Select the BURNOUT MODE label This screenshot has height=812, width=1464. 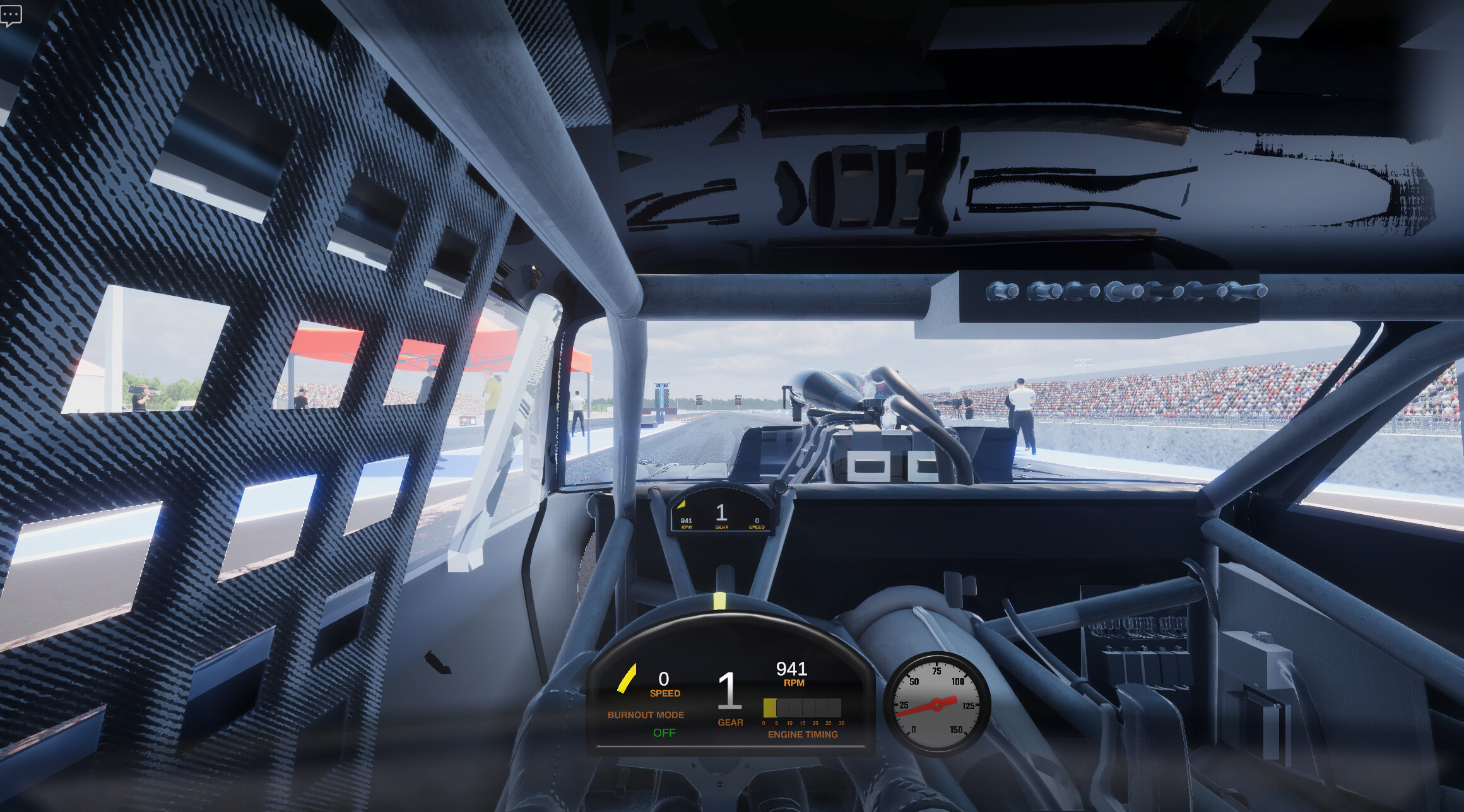[645, 715]
